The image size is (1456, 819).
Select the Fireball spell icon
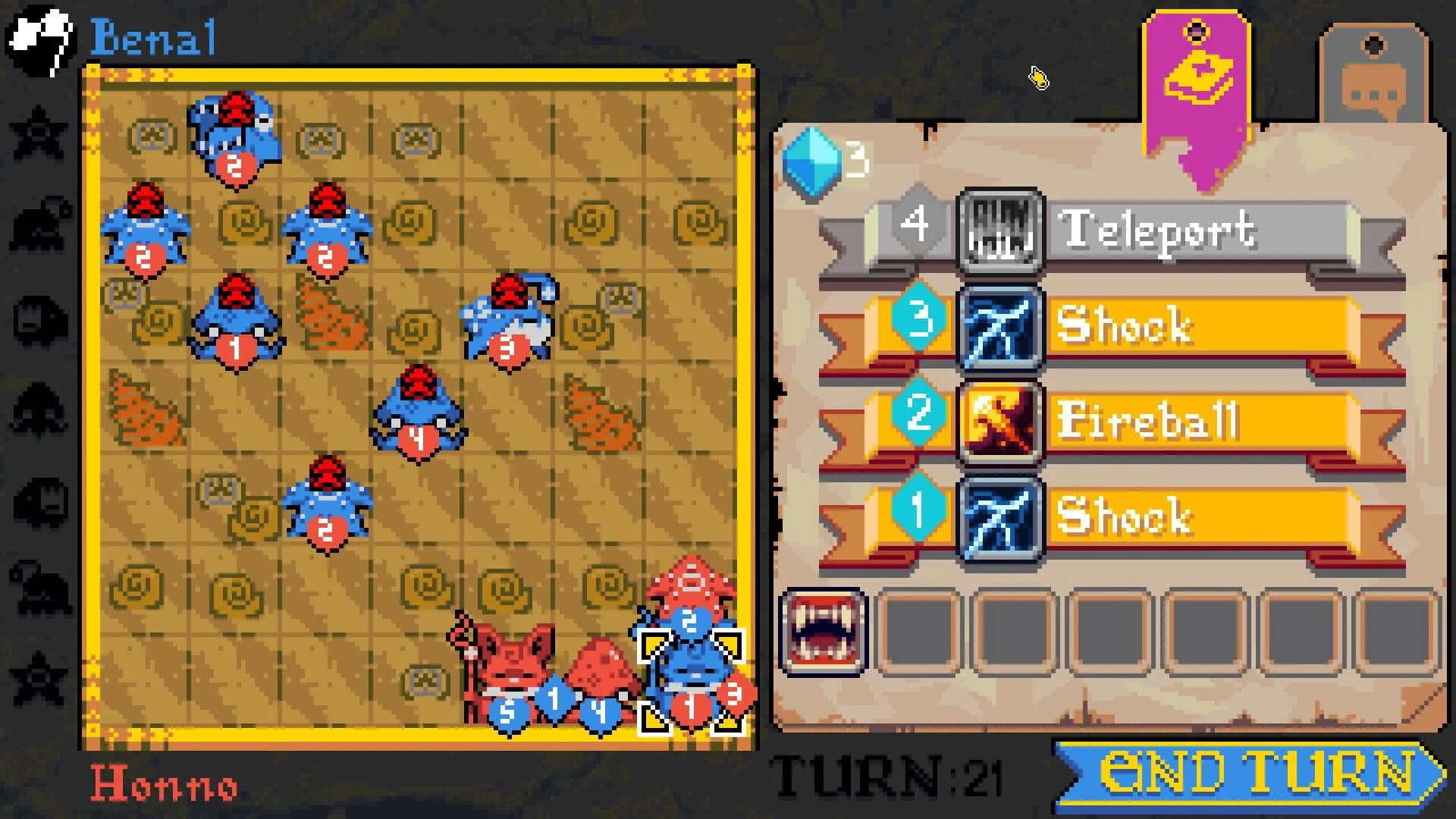point(1003,423)
